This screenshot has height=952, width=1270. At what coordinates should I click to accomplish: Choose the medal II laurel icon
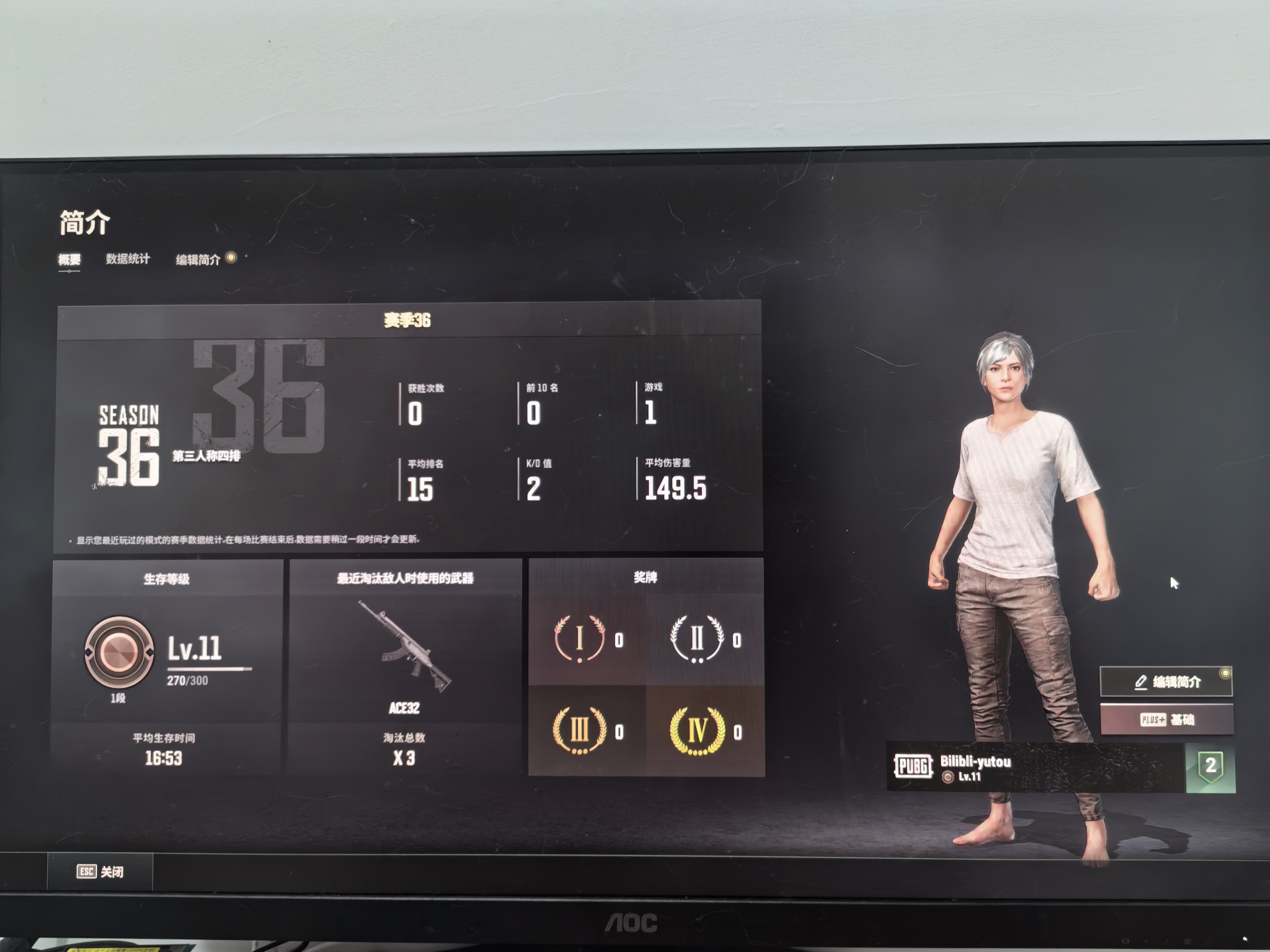point(697,639)
